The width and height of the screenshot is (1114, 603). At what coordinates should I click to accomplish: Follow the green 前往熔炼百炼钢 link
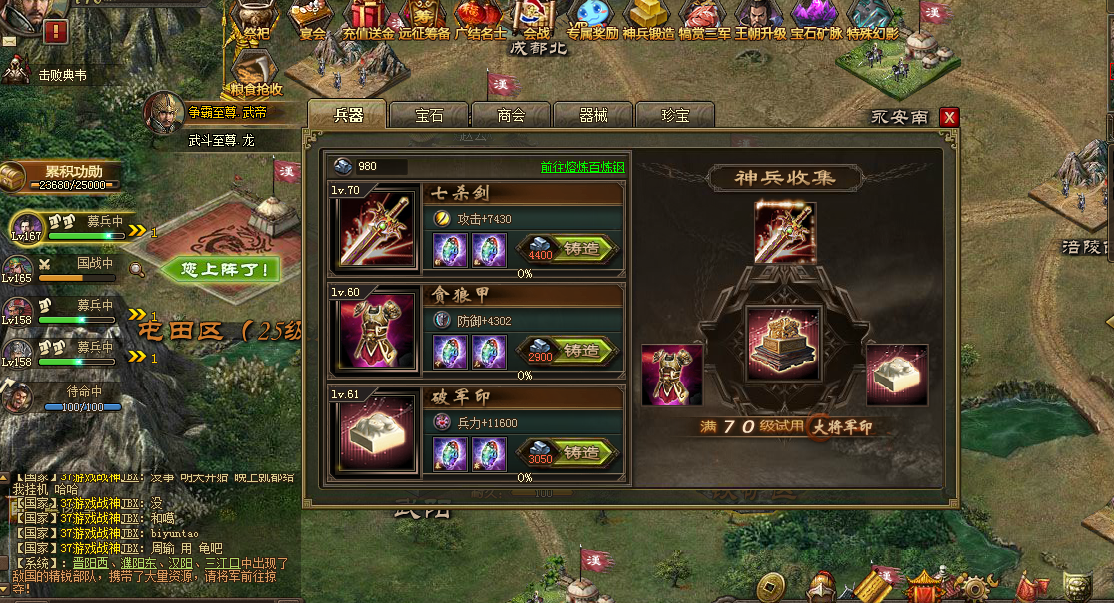582,167
